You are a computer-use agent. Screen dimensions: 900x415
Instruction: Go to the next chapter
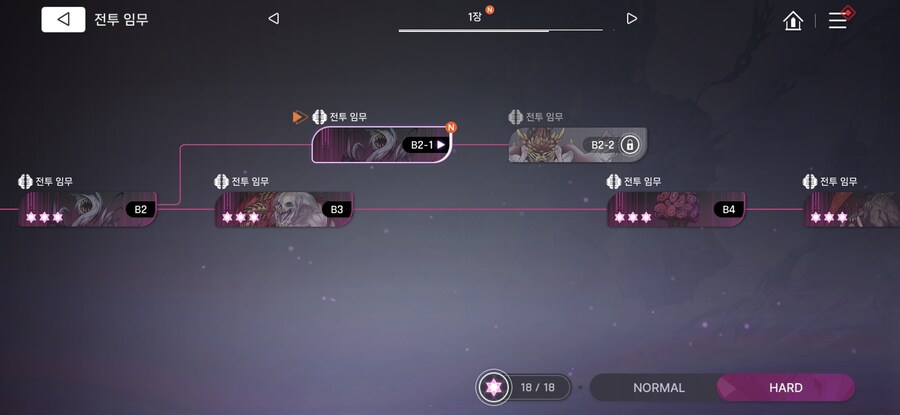click(x=631, y=18)
